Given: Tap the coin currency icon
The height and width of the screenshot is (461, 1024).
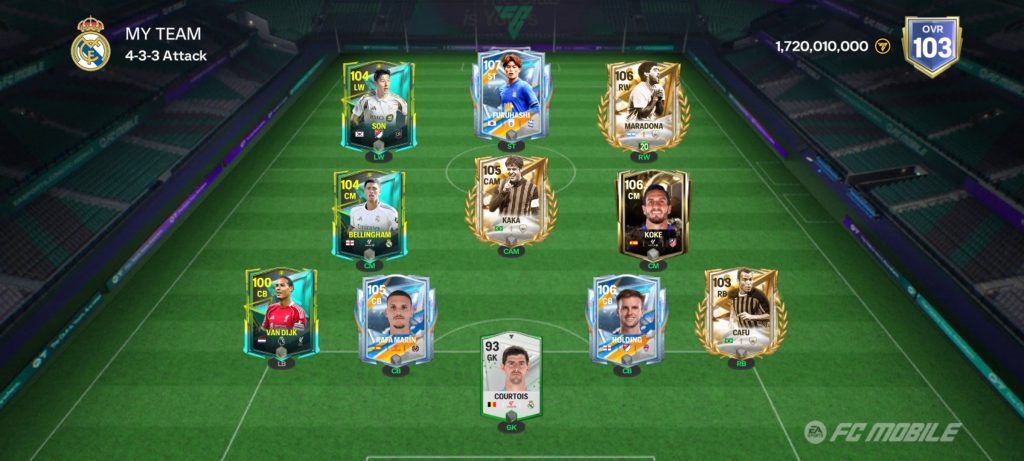Looking at the screenshot, I should click(x=882, y=46).
